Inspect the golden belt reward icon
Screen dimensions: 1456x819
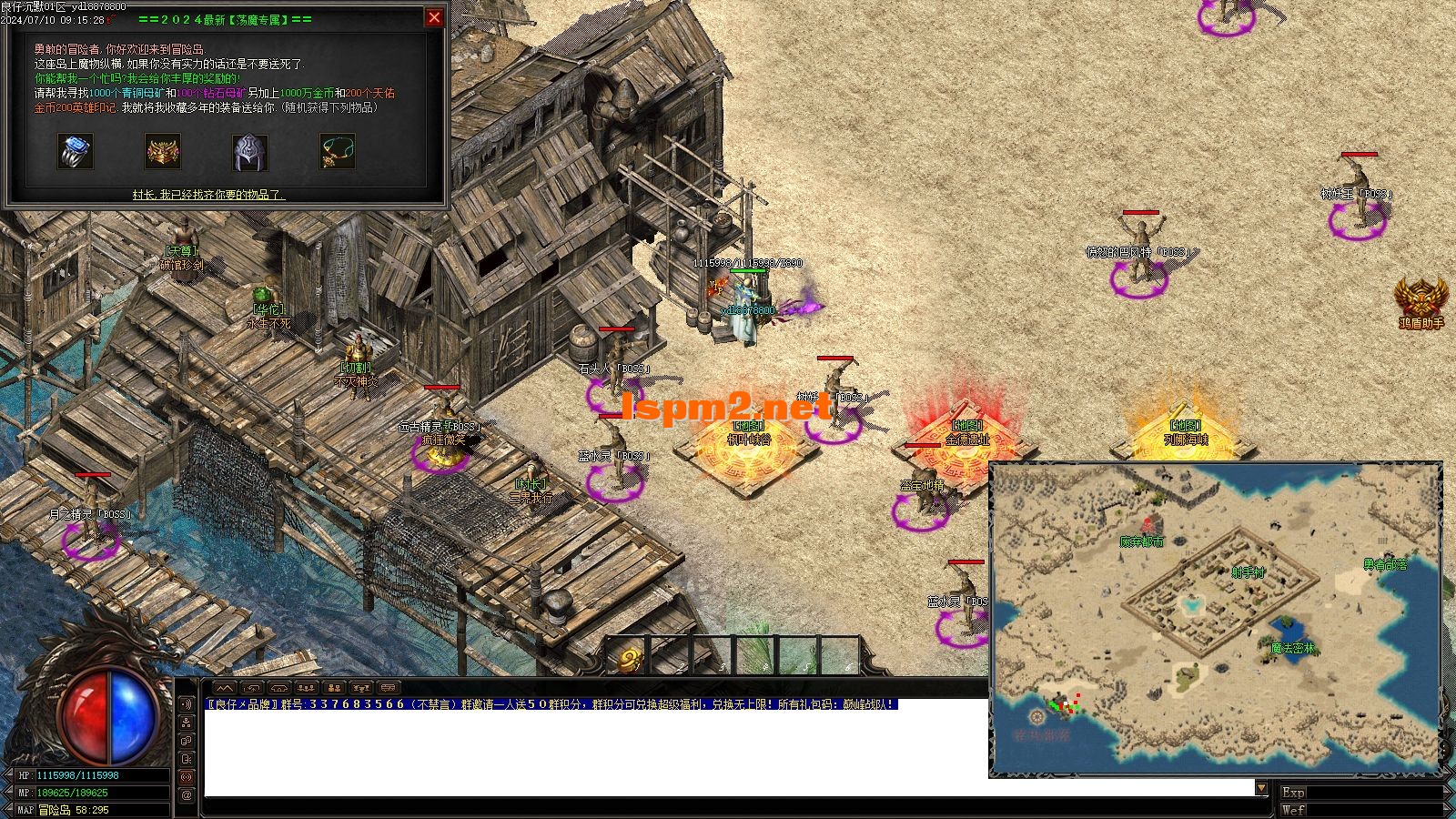163,152
